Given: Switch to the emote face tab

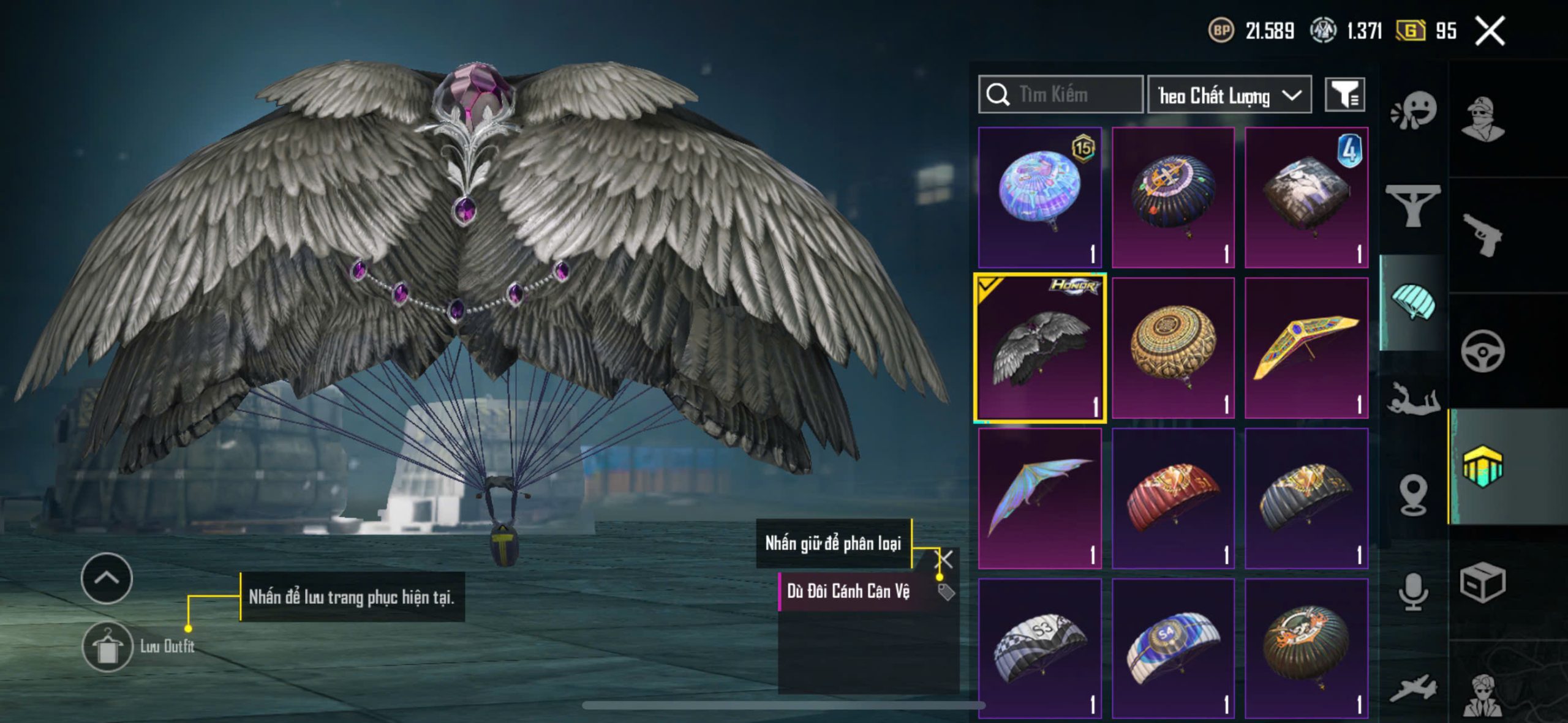Looking at the screenshot, I should pos(1414,110).
